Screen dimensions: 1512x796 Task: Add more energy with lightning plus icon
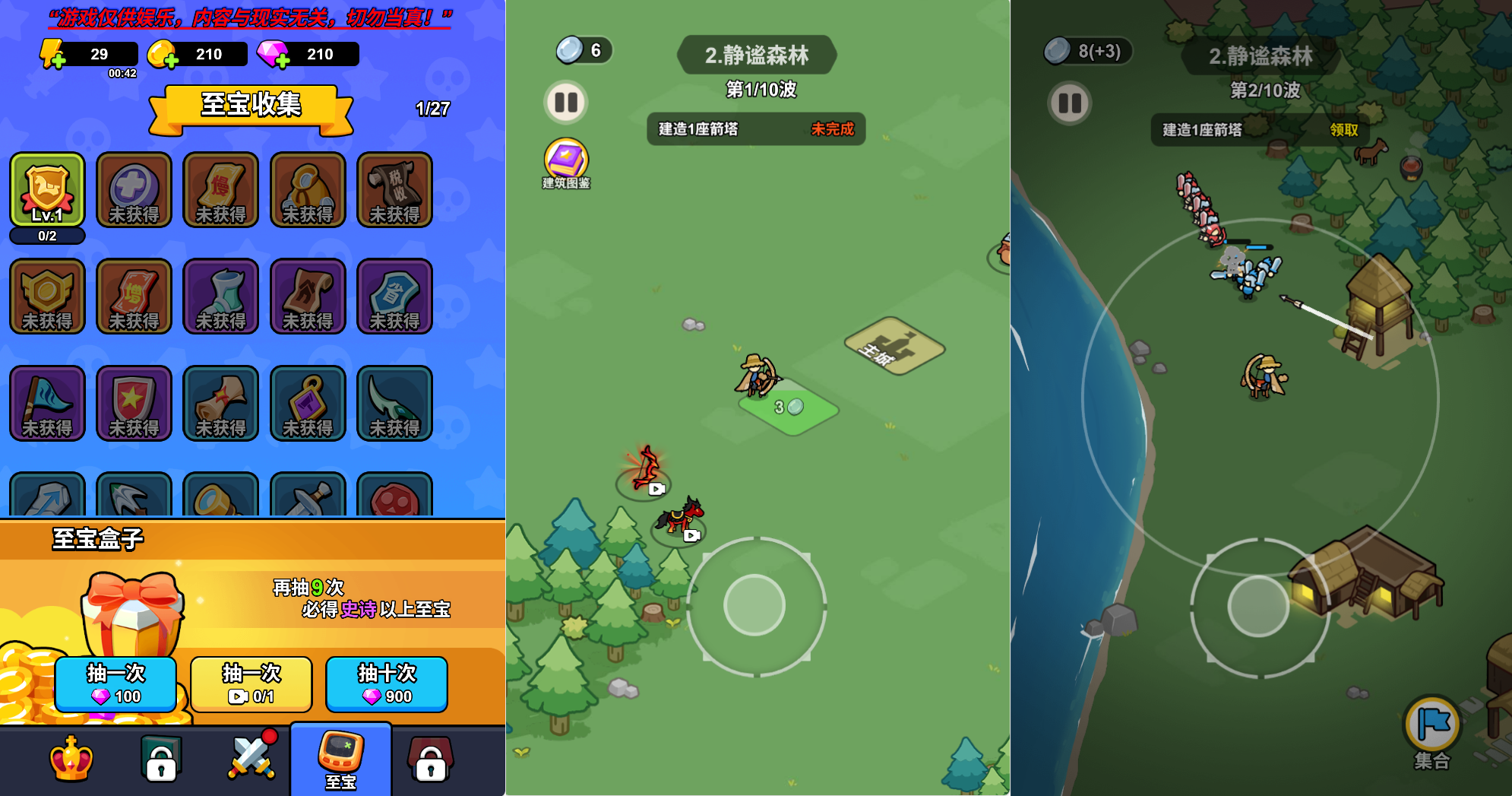(53, 55)
